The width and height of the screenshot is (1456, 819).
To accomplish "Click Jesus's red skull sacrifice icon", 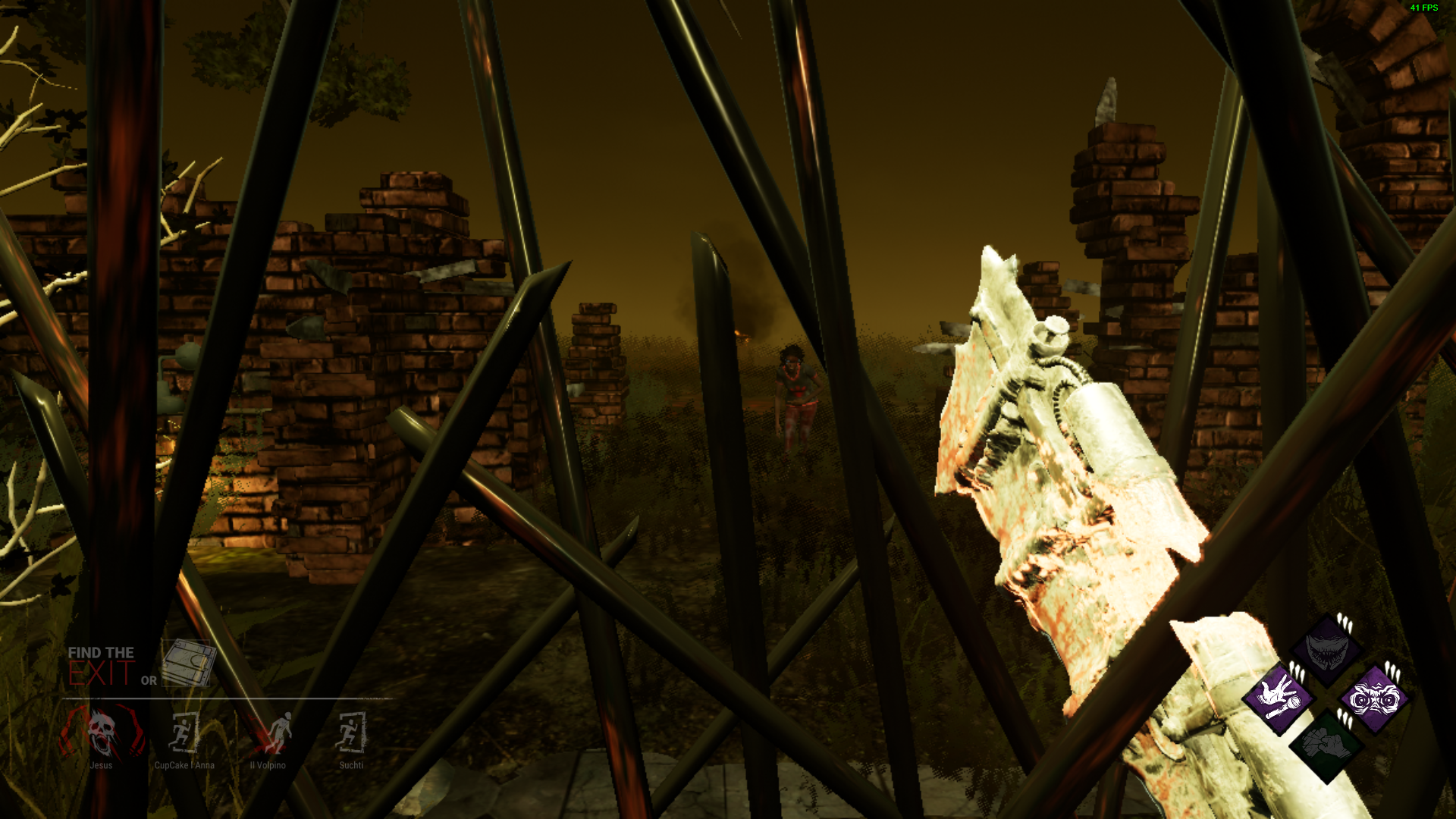I will (x=102, y=731).
